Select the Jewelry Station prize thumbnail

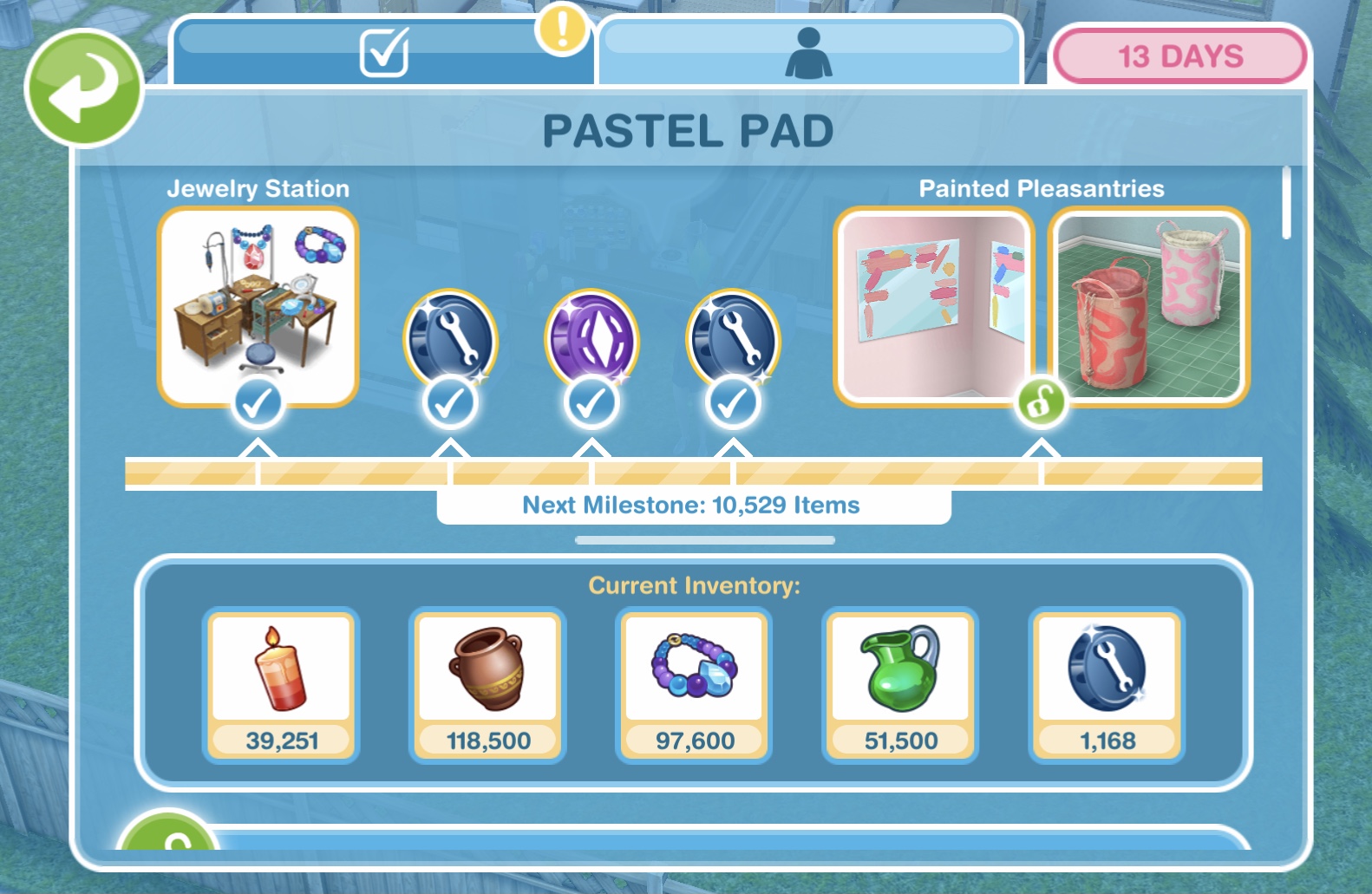tap(258, 306)
